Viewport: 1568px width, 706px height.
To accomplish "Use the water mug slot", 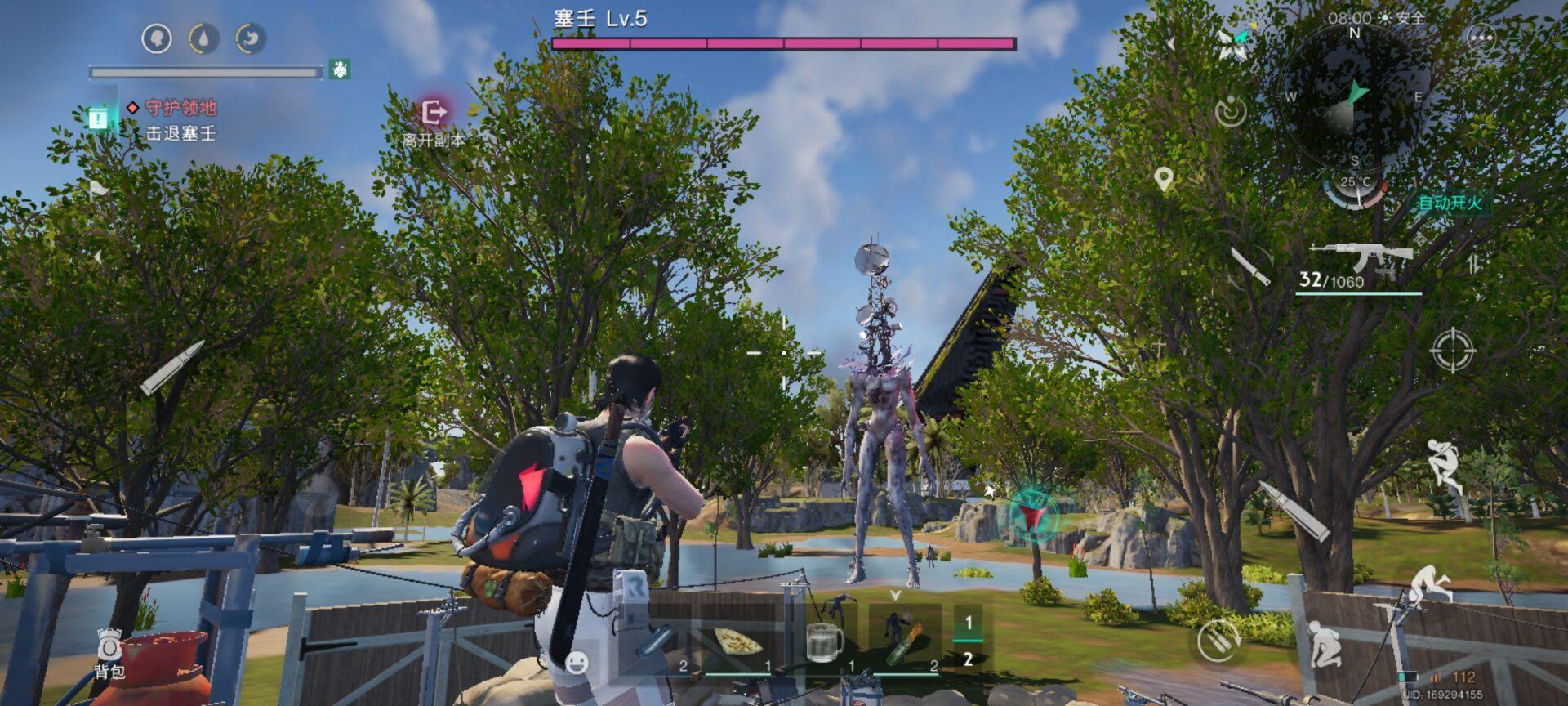I will (824, 642).
